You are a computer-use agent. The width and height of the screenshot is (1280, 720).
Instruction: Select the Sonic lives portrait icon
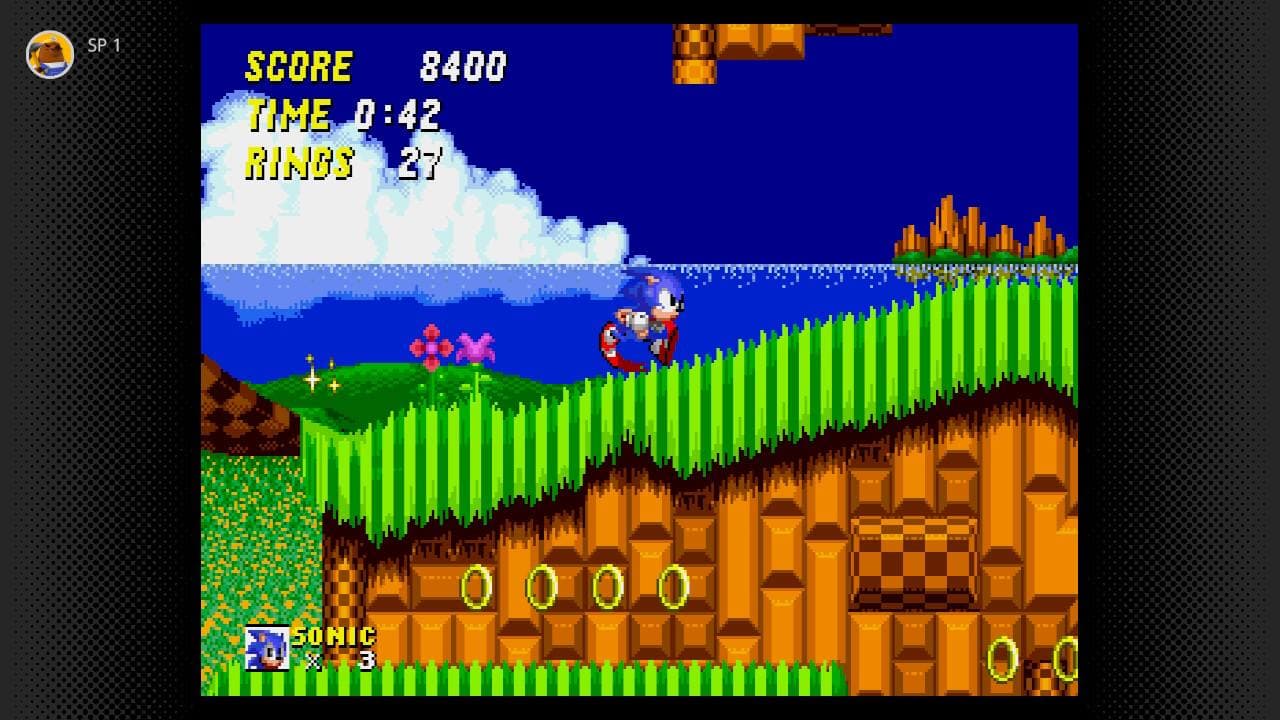point(267,648)
